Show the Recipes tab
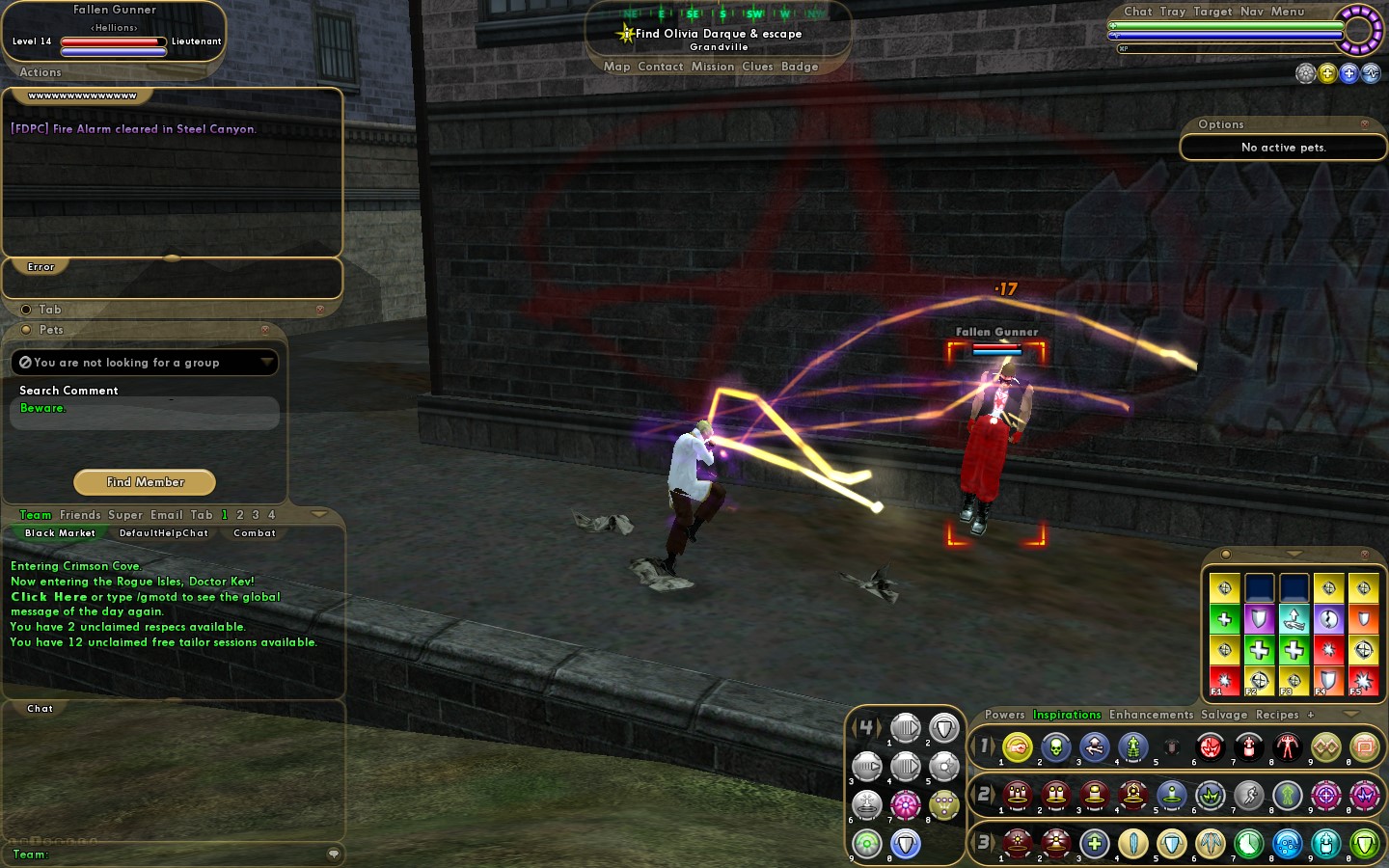Image resolution: width=1389 pixels, height=868 pixels. [x=1277, y=715]
